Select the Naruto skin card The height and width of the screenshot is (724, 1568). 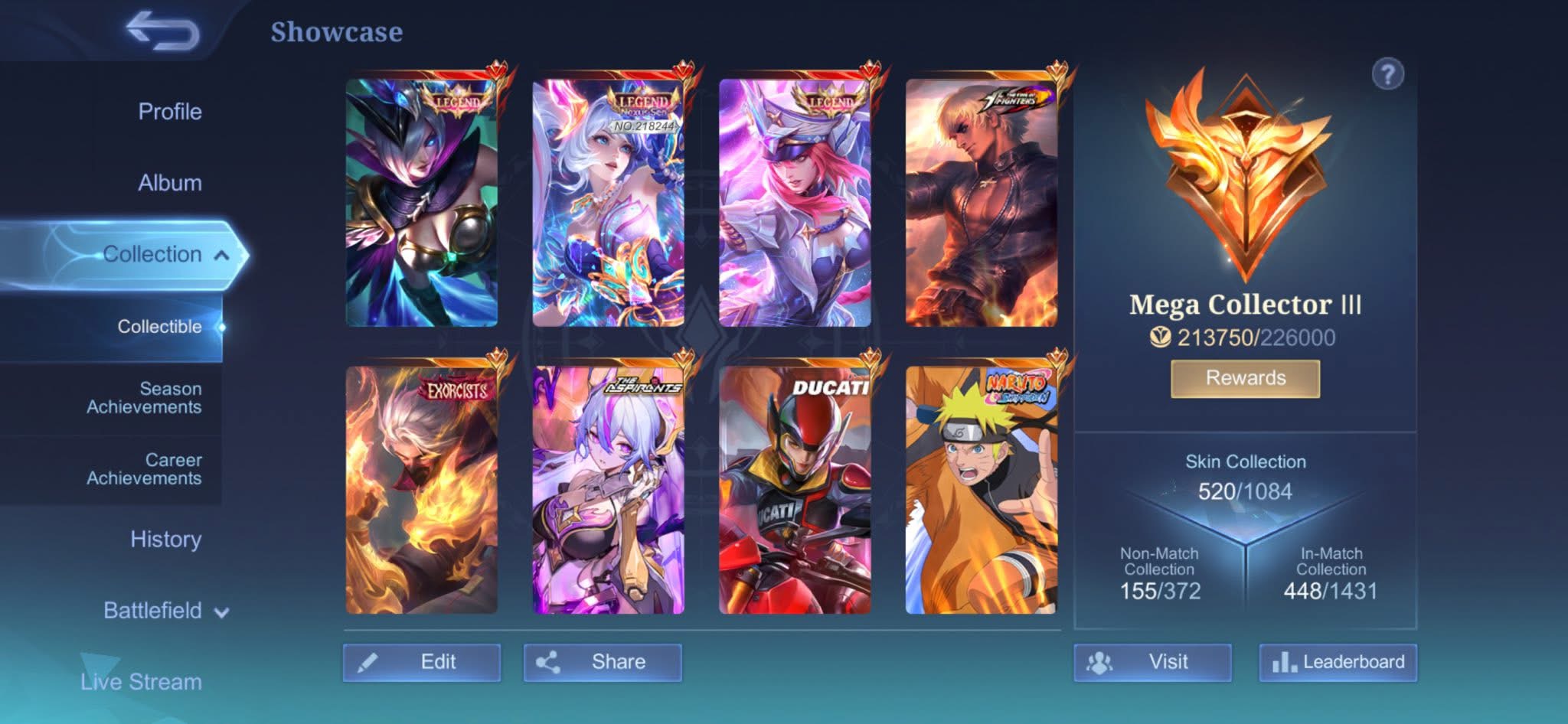click(x=981, y=490)
